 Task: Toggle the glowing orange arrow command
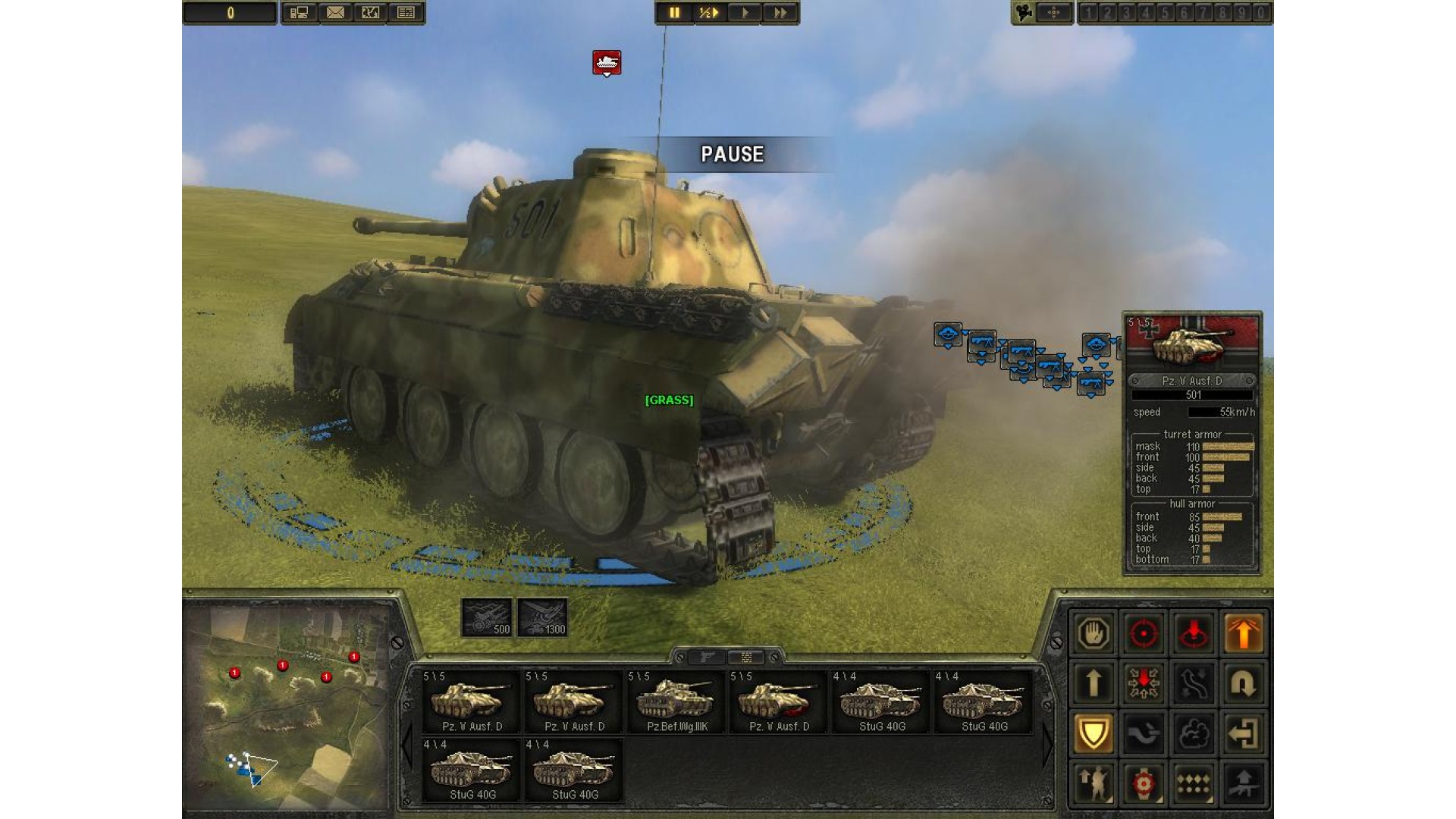[x=1243, y=633]
